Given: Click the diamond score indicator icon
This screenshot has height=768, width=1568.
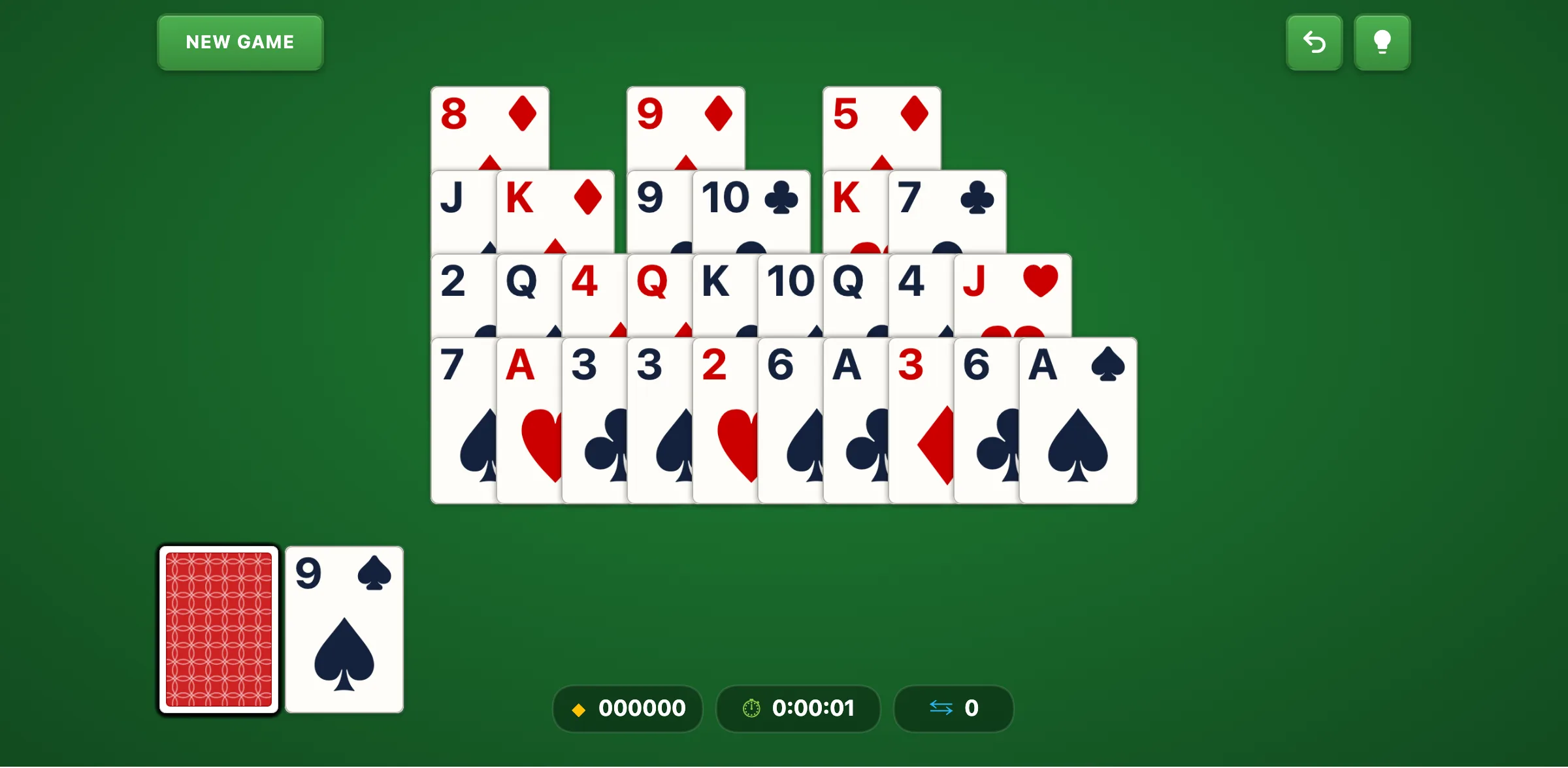Looking at the screenshot, I should click(x=579, y=709).
